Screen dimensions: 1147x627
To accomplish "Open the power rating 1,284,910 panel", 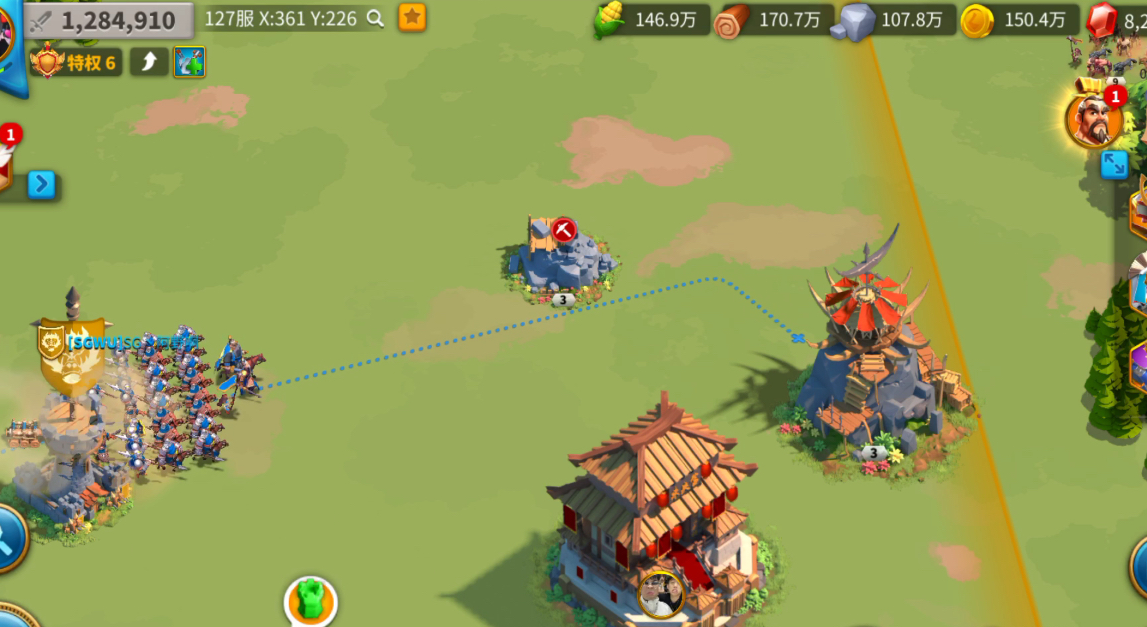I will point(110,20).
